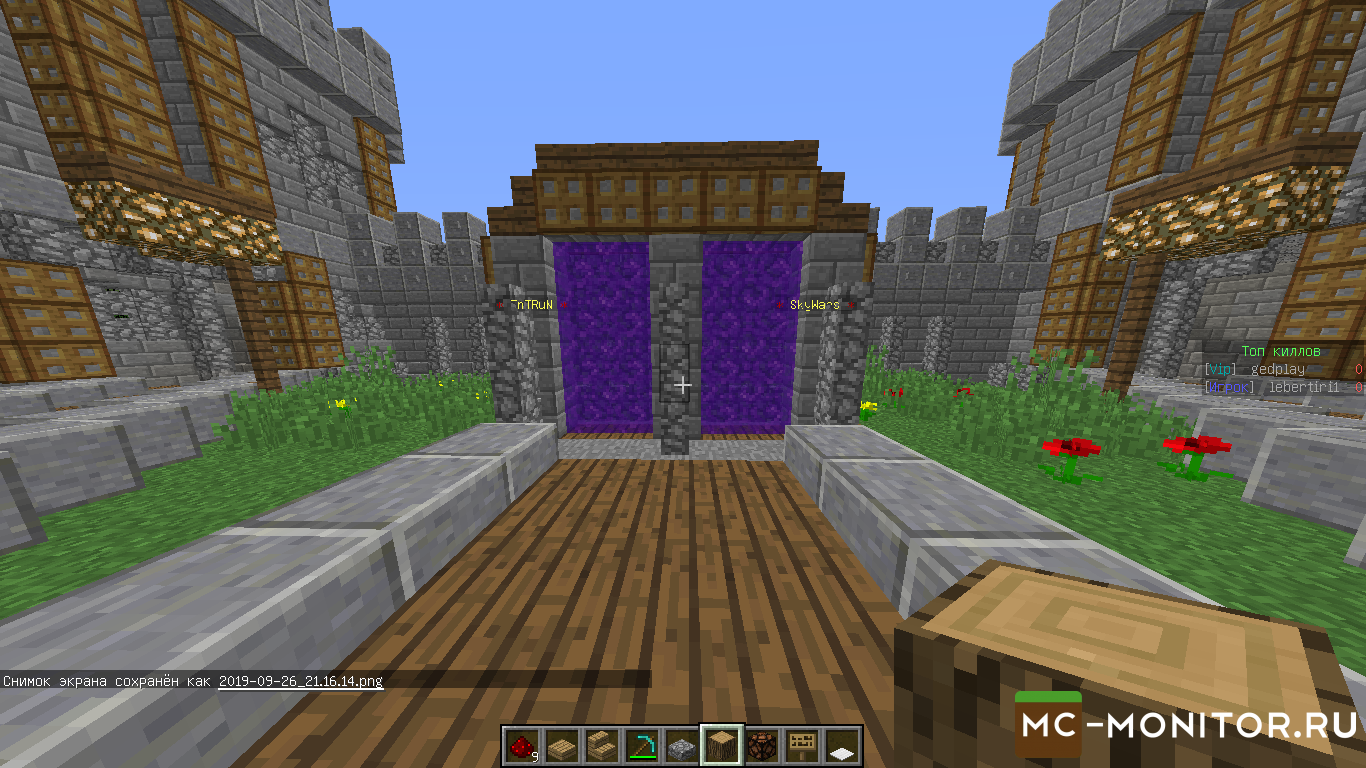Select the oak log hotbar slot

(722, 746)
